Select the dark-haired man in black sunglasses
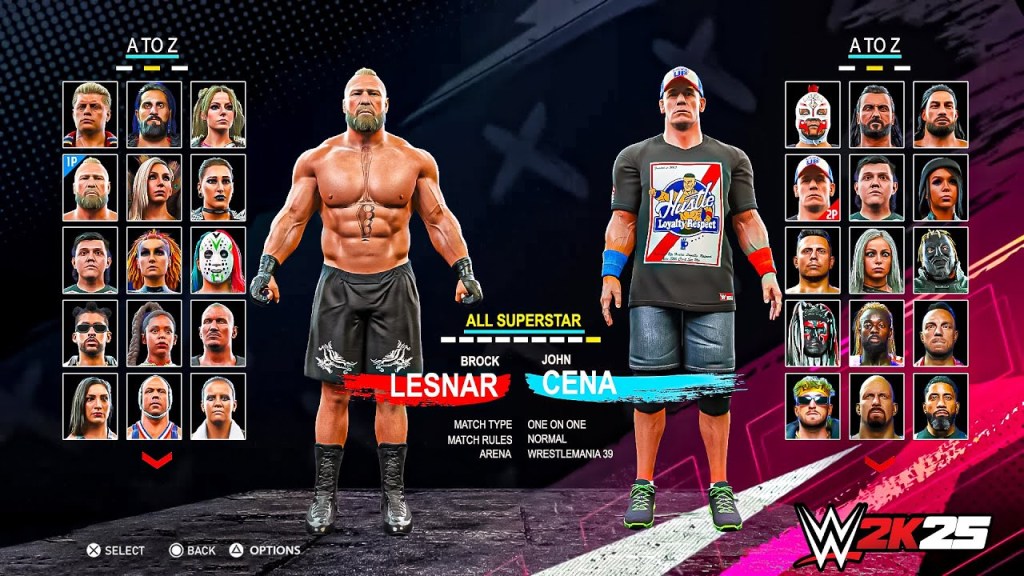The image size is (1024, 576). [x=90, y=333]
